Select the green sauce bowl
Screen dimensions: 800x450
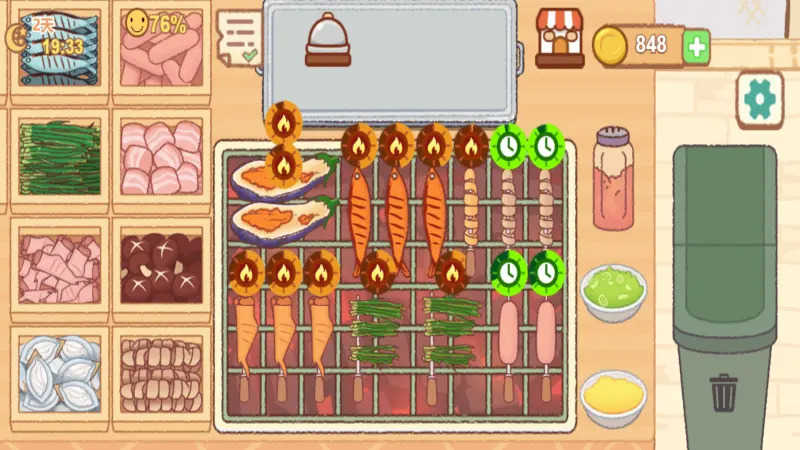coord(612,292)
